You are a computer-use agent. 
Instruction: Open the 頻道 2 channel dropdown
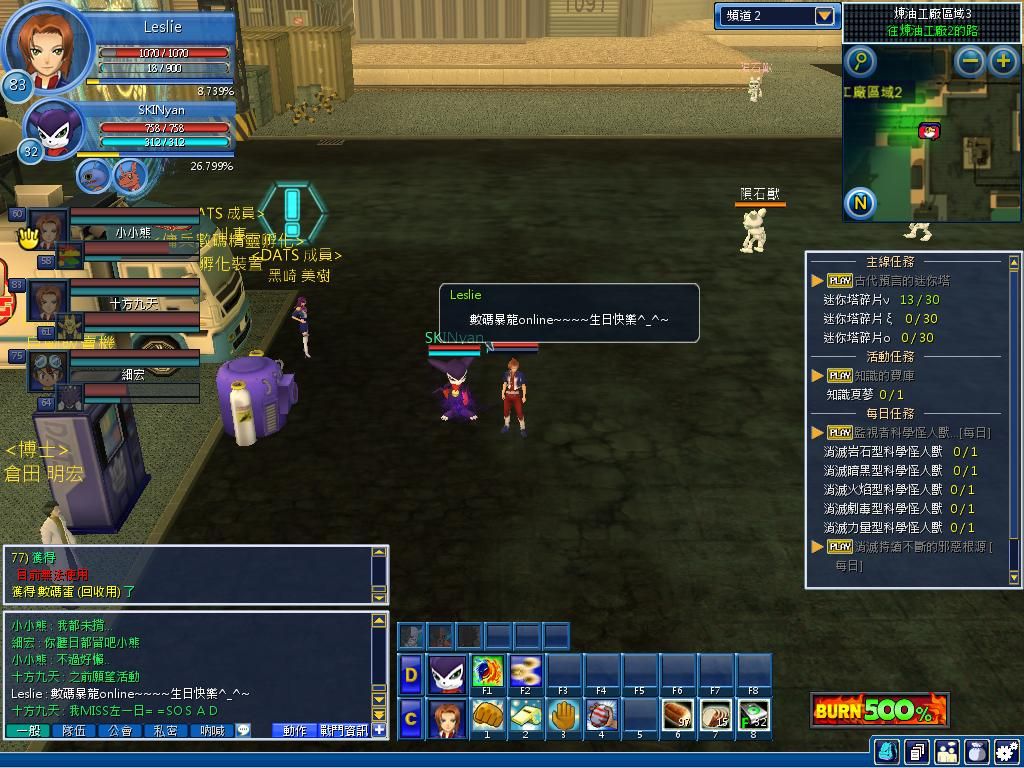click(824, 16)
